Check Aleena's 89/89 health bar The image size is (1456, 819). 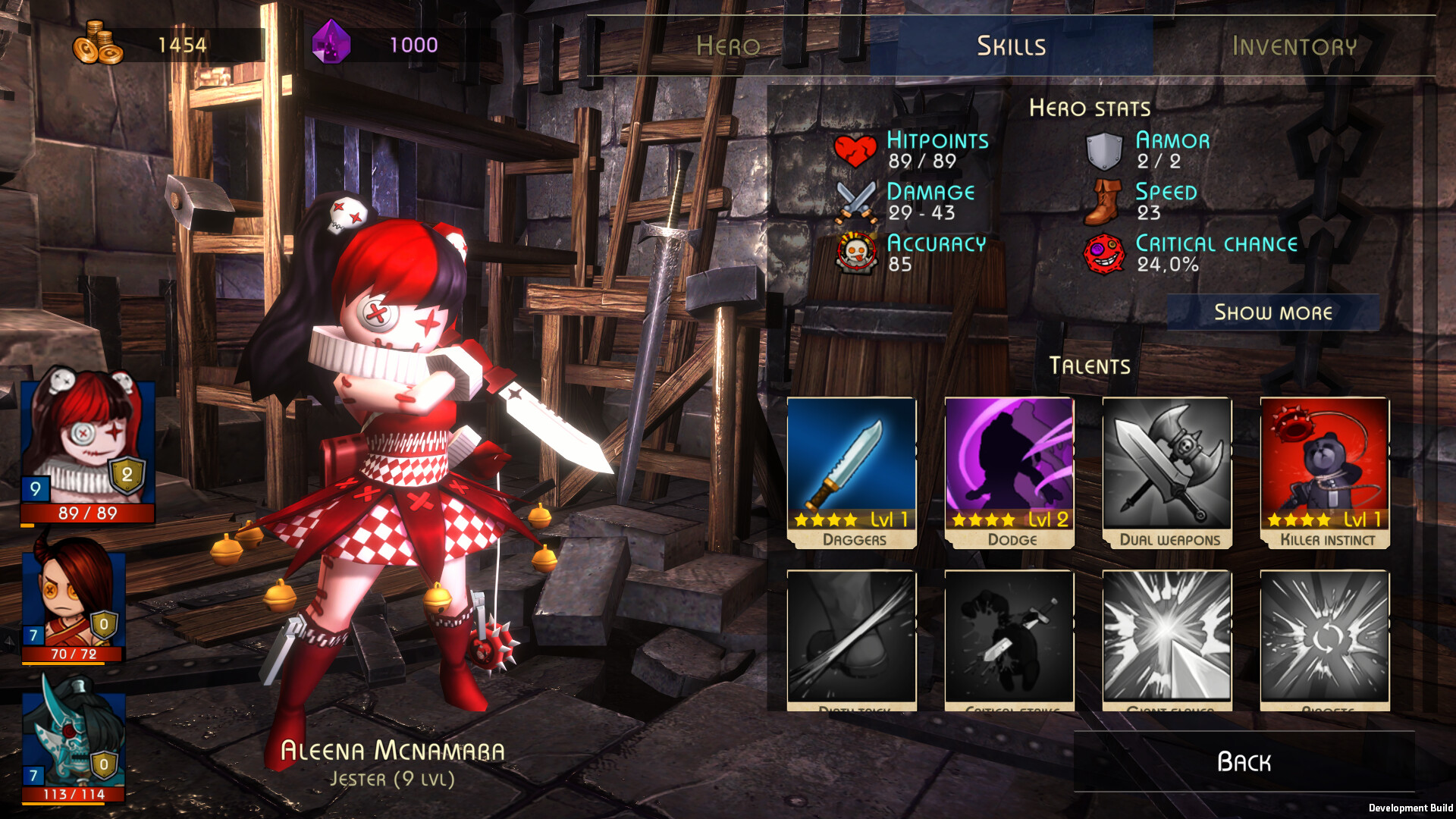(x=83, y=513)
